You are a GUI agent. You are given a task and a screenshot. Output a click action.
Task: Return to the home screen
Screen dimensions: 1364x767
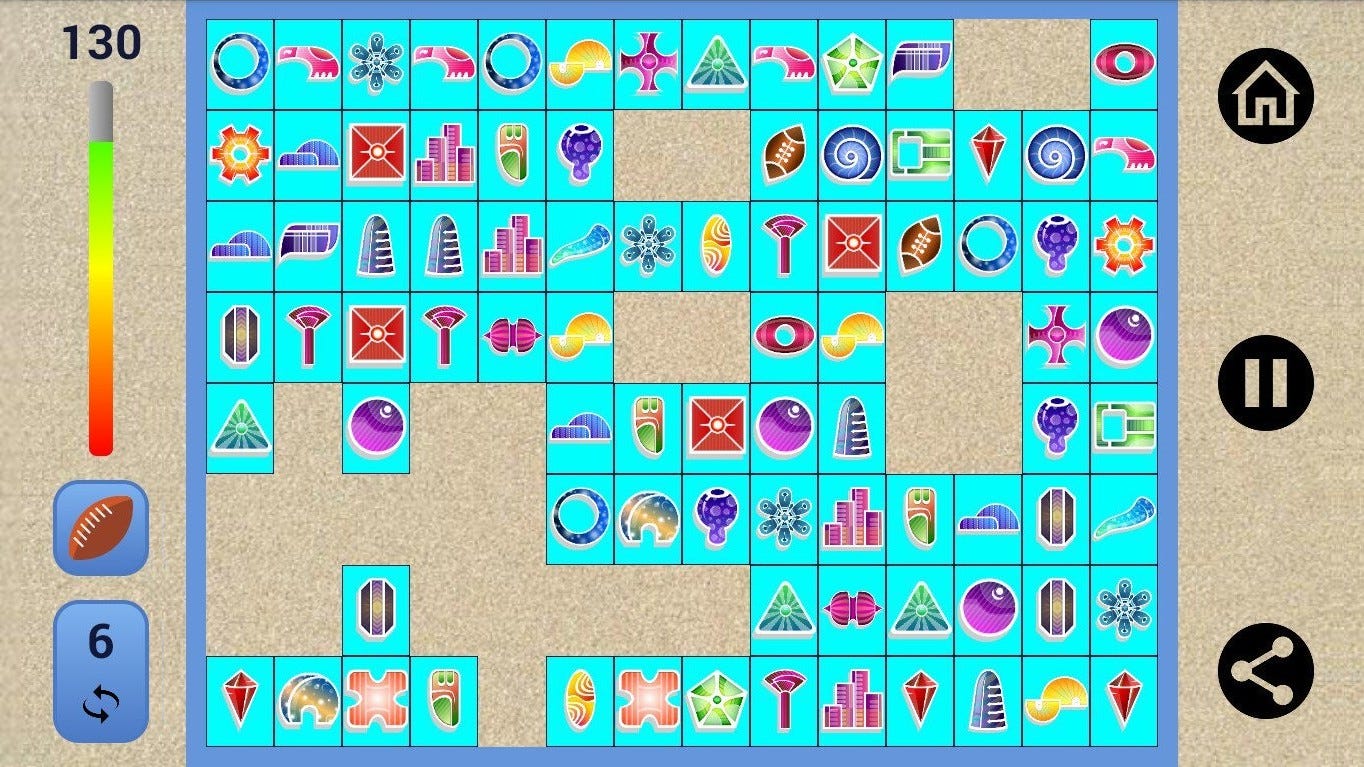point(1265,96)
